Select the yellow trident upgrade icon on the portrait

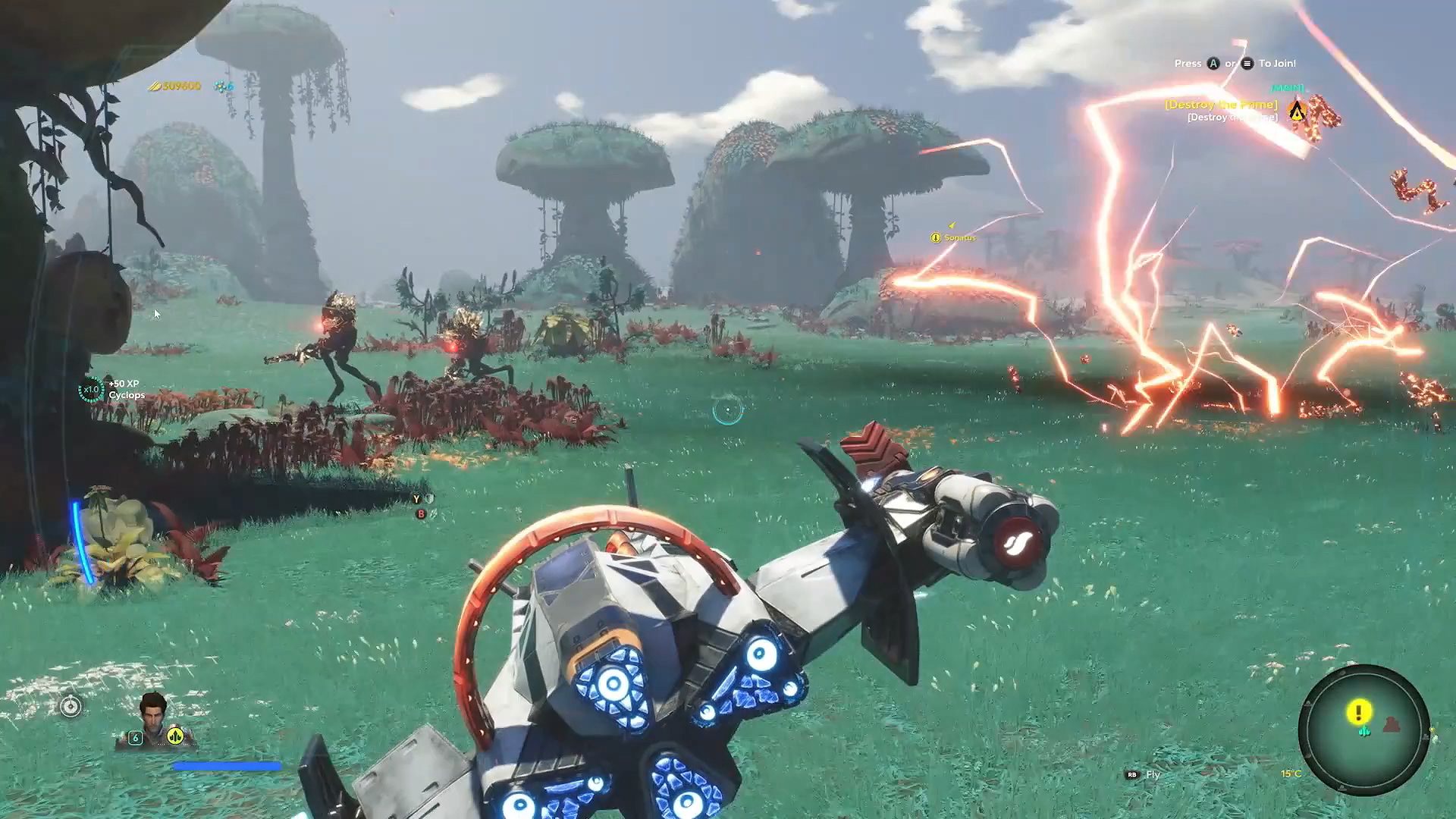pyautogui.click(x=174, y=736)
